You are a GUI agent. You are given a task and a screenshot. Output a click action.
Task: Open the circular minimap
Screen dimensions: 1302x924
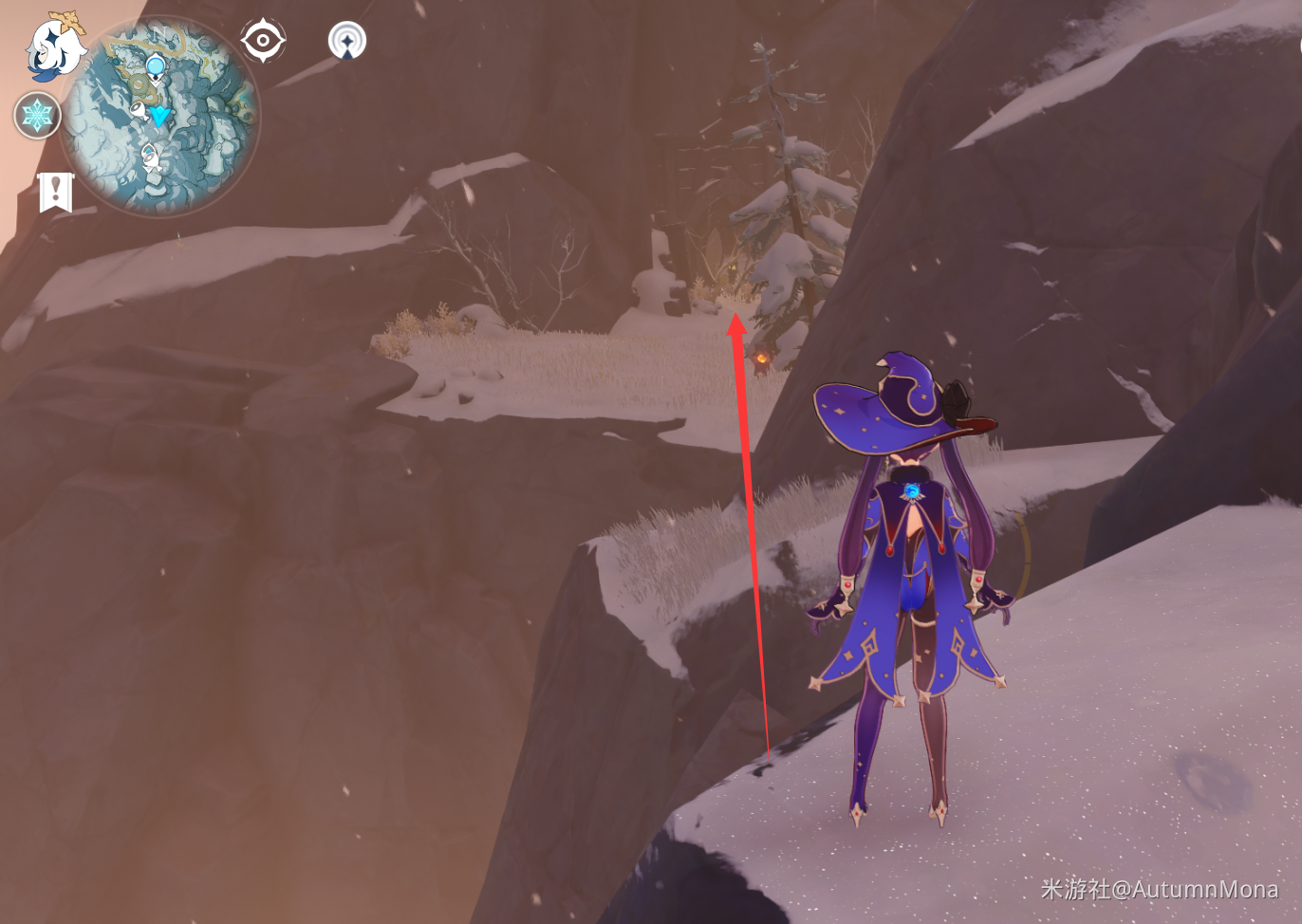point(159,117)
